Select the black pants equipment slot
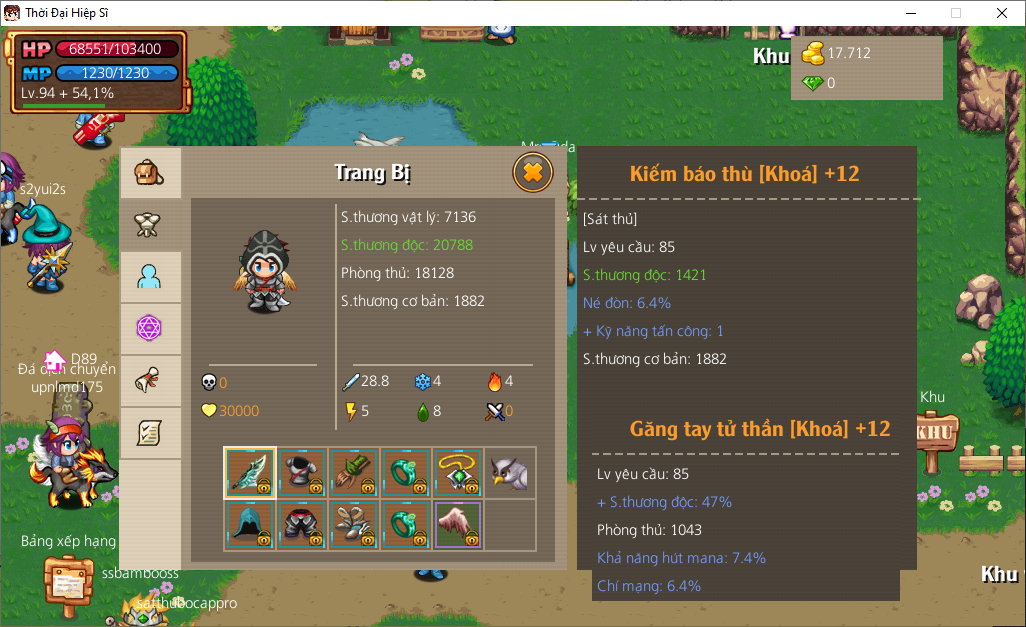The width and height of the screenshot is (1026, 627). pos(302,524)
